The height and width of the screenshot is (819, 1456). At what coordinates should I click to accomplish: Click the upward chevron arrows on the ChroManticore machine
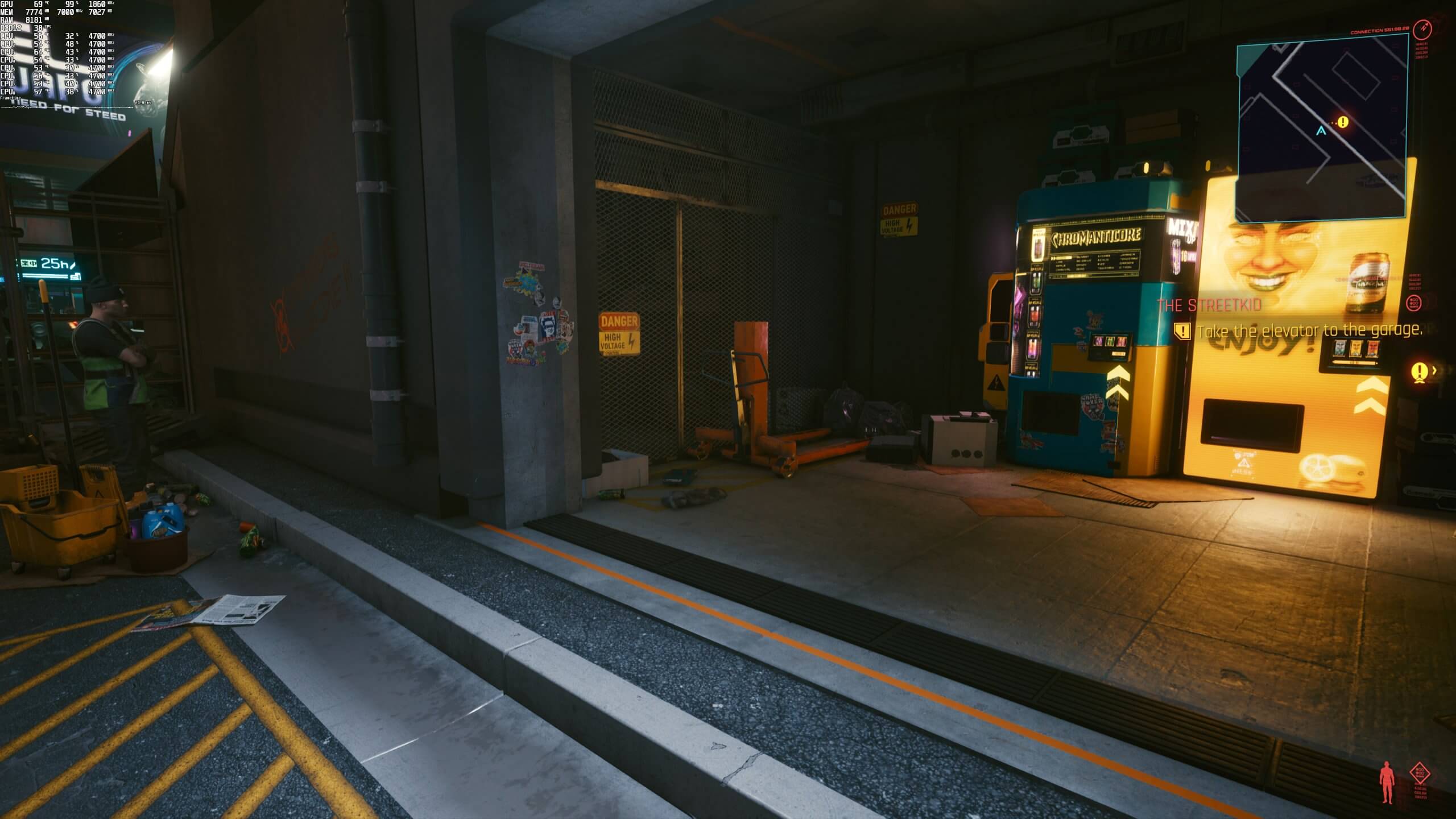1119,383
